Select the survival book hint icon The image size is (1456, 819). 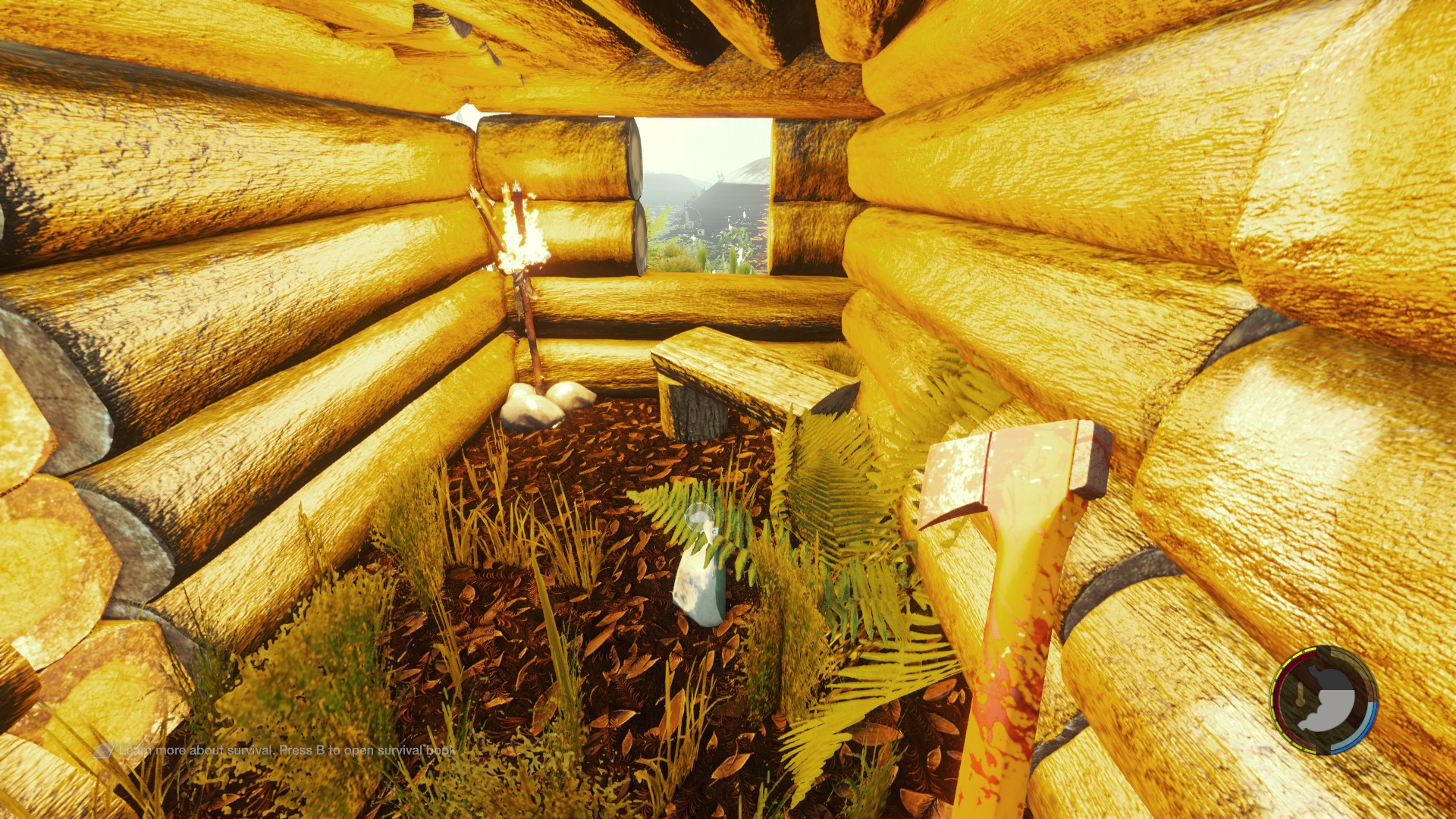point(103,751)
